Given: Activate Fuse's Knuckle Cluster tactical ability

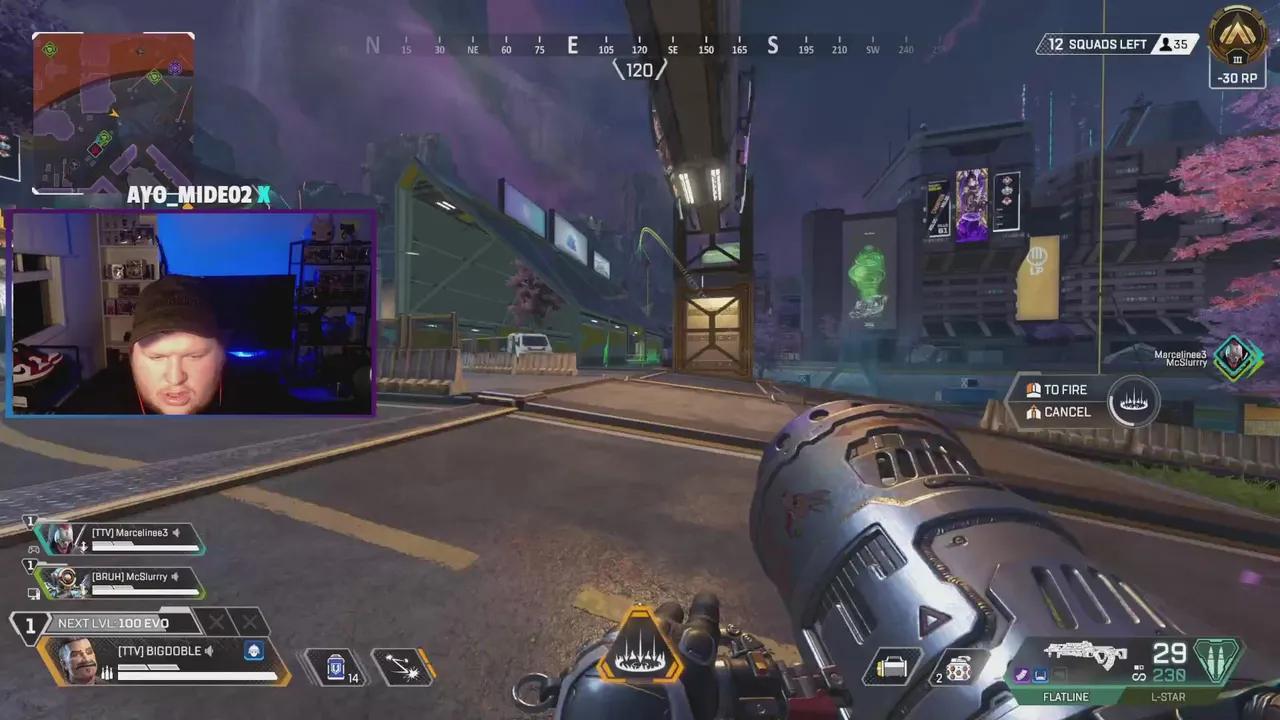Looking at the screenshot, I should [x=403, y=667].
